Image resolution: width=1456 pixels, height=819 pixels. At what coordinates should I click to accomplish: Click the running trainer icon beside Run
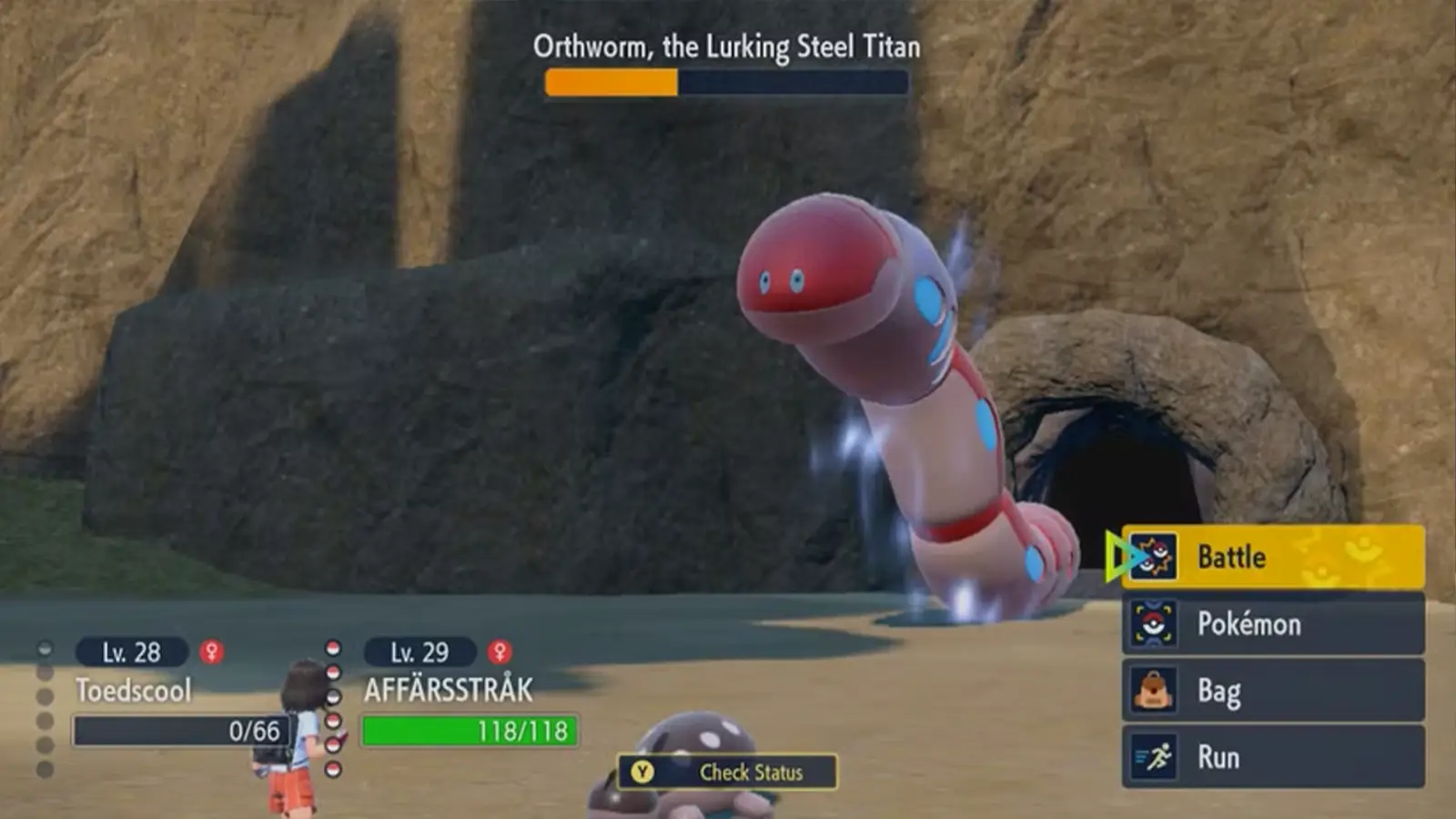1153,757
